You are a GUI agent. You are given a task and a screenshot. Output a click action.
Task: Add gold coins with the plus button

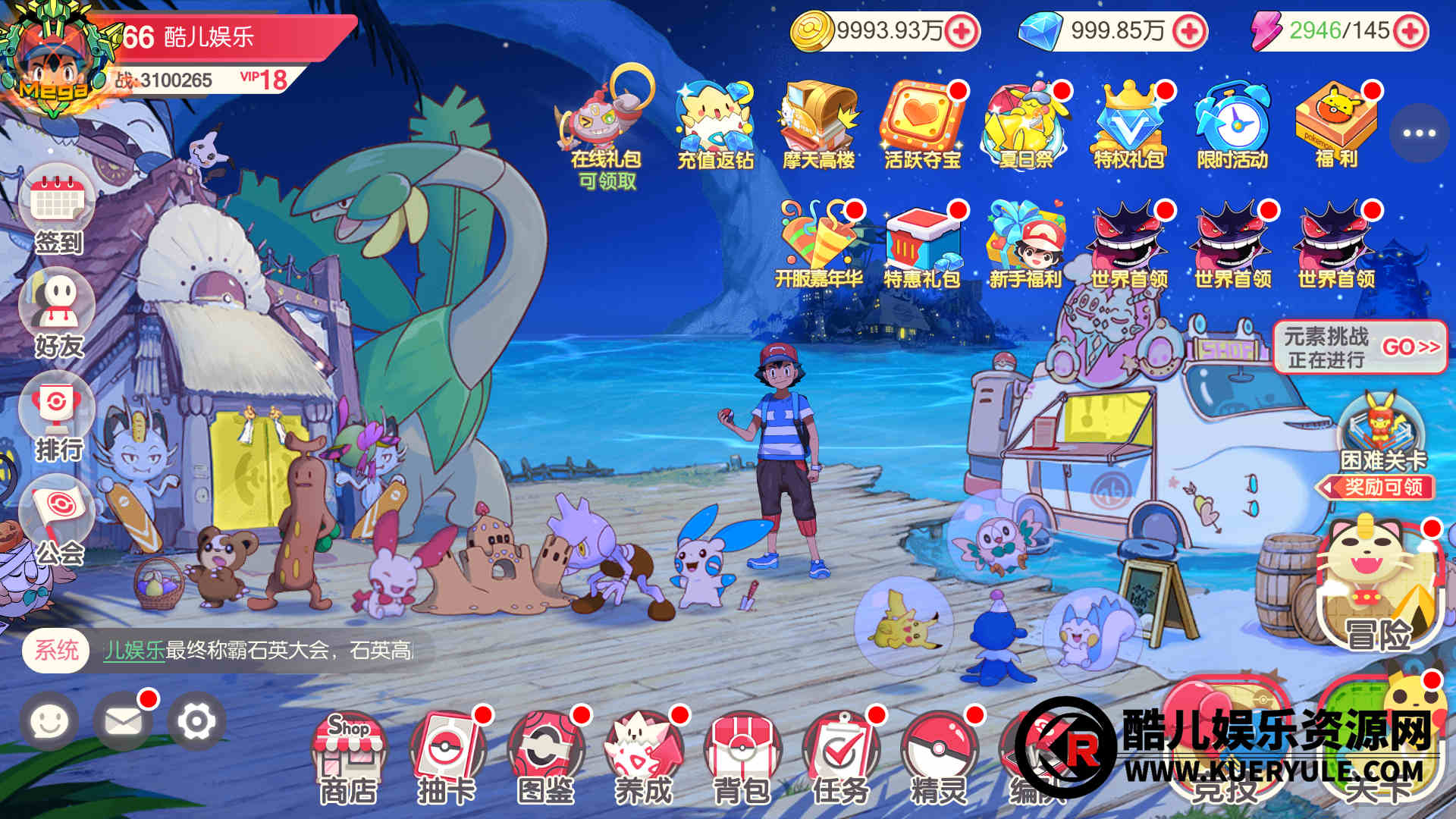click(x=962, y=31)
